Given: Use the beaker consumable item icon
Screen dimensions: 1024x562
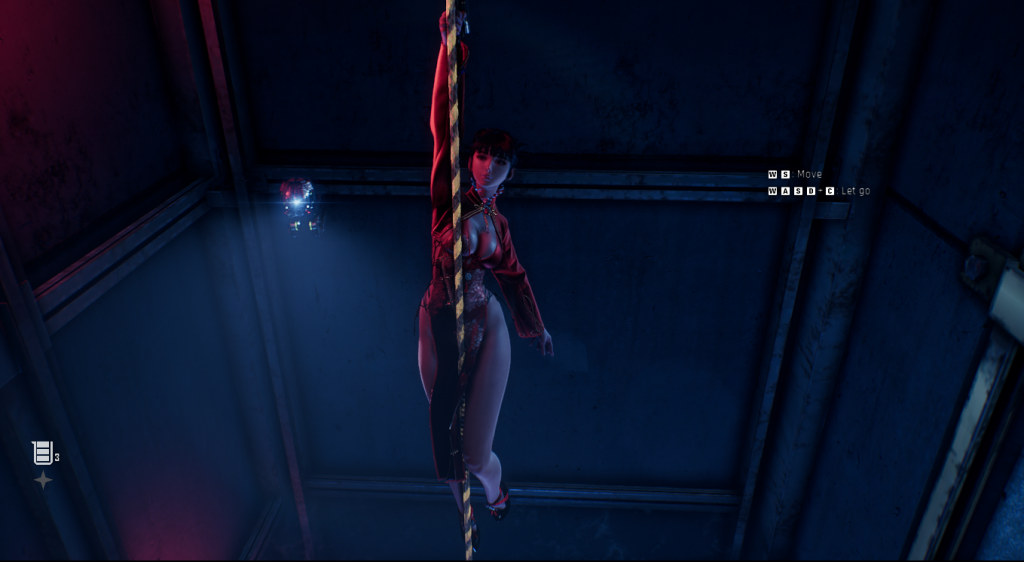Looking at the screenshot, I should click(x=42, y=453).
